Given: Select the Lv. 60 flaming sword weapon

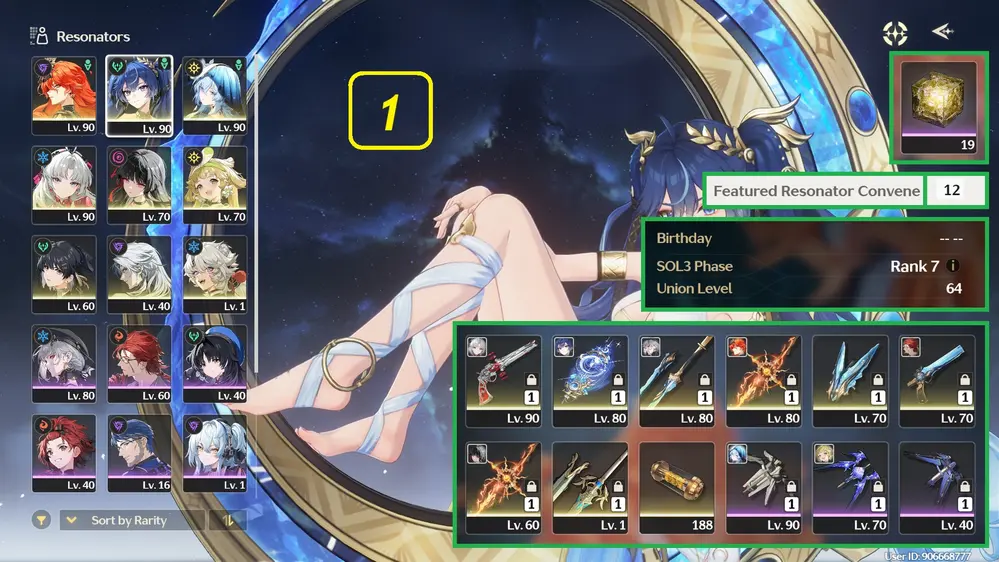Looking at the screenshot, I should [x=503, y=479].
